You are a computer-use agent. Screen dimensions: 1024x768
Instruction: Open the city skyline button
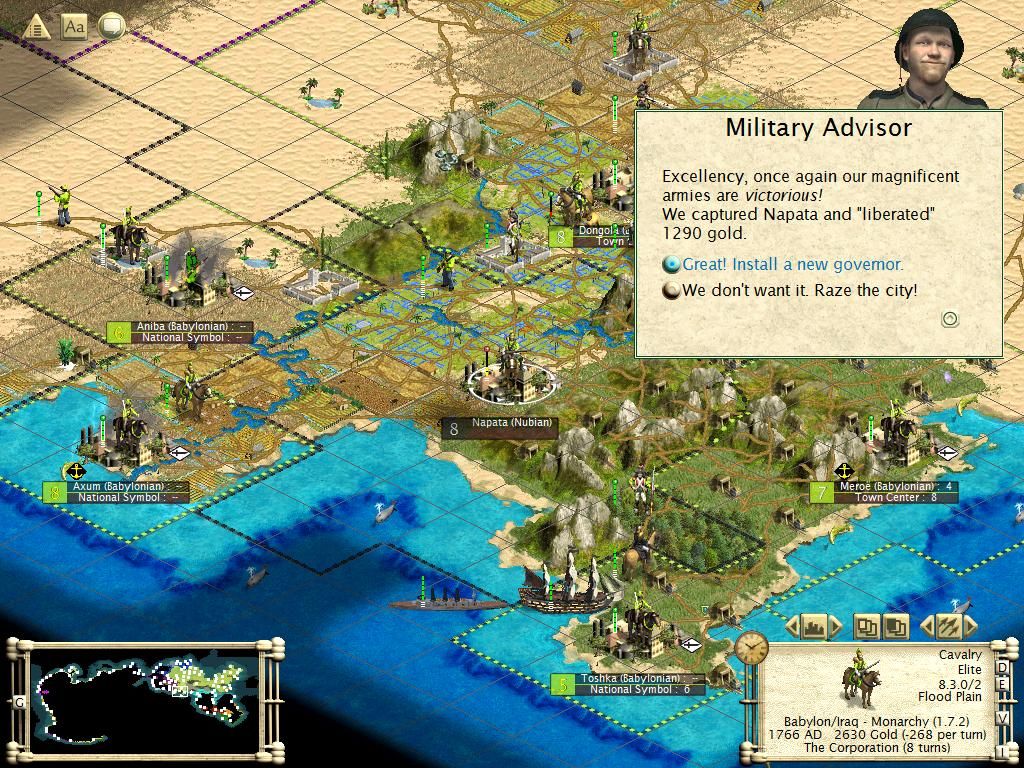[813, 627]
